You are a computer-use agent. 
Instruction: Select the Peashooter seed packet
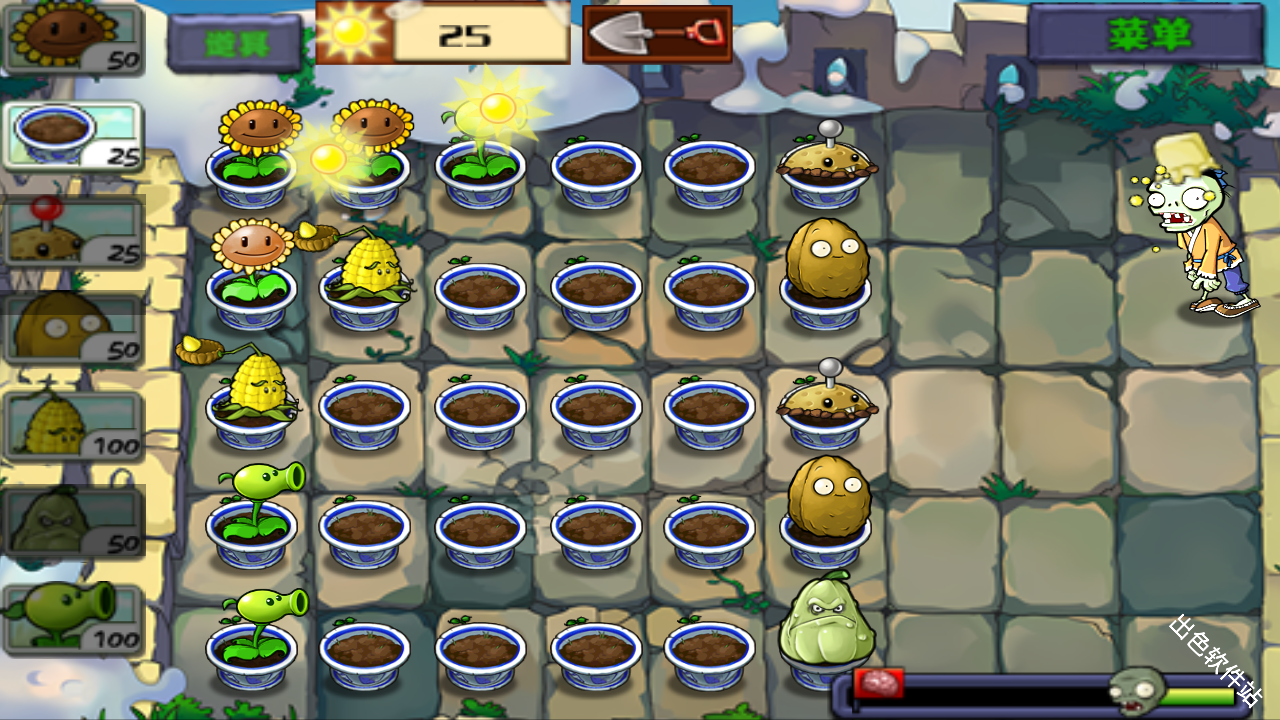pyautogui.click(x=73, y=616)
